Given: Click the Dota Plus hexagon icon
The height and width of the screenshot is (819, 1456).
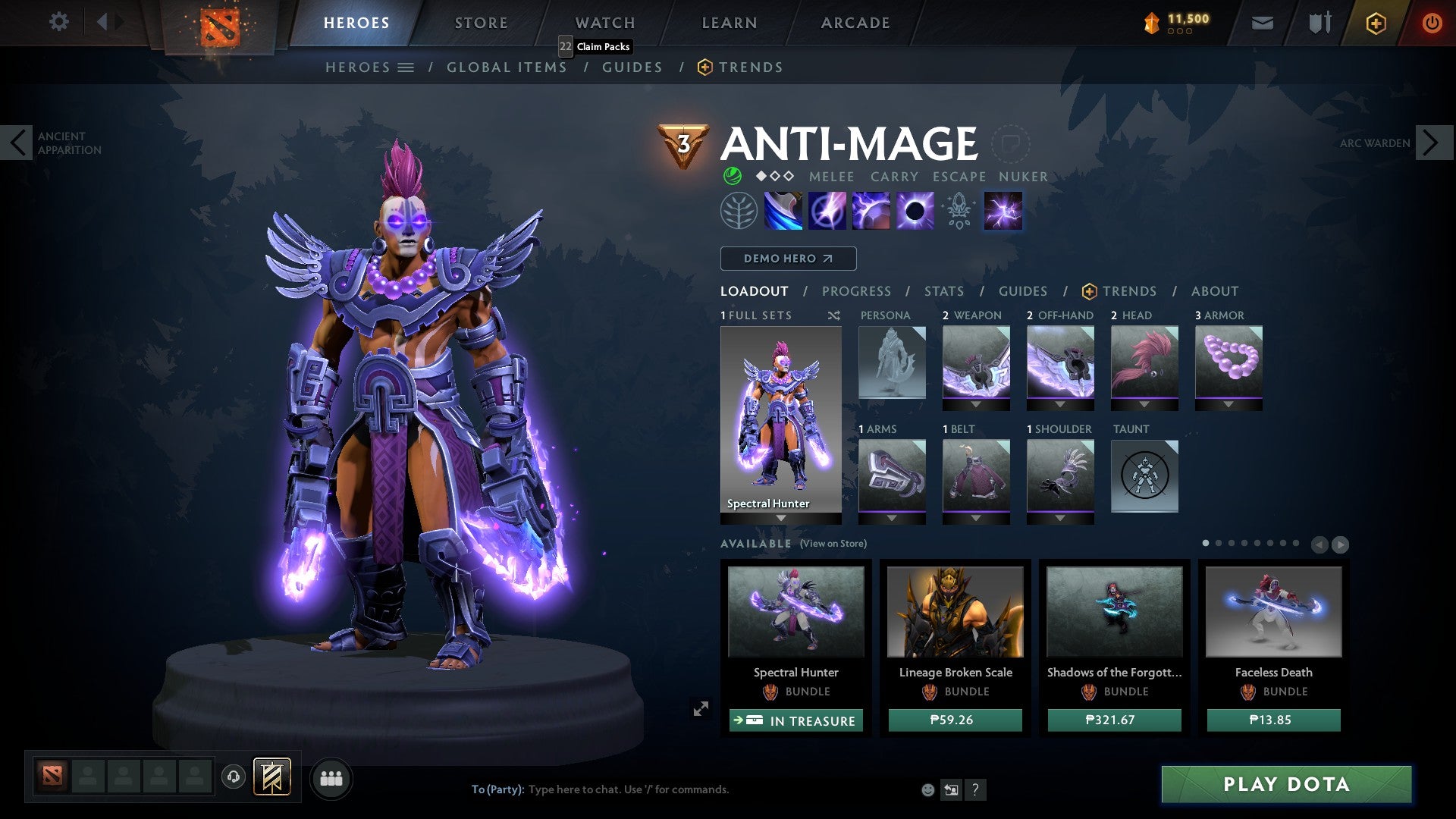Looking at the screenshot, I should 1376,23.
